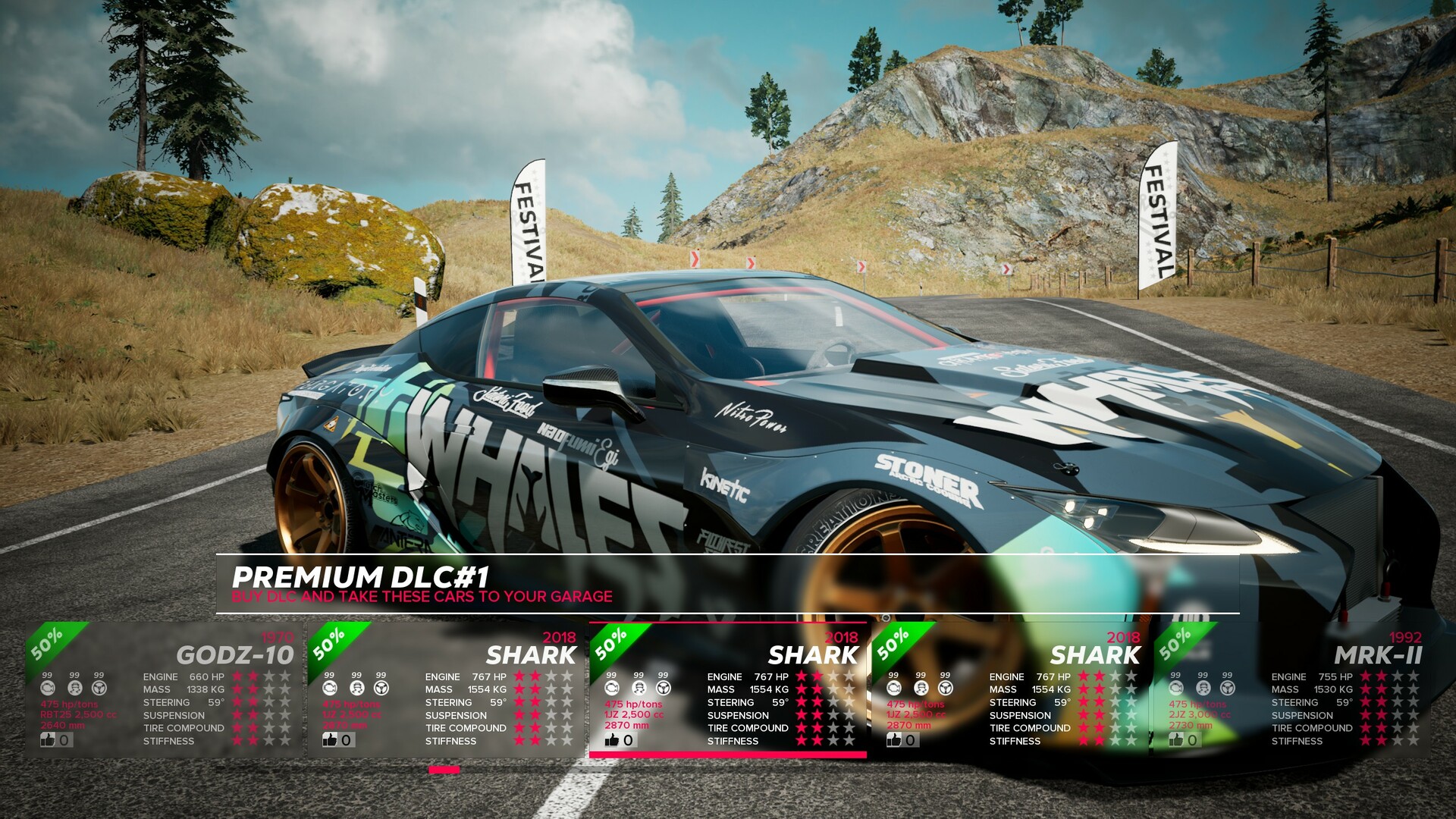Screen dimensions: 1456x819
Task: Click the steering wheel icon on GODZ-10 card
Action: [99, 689]
